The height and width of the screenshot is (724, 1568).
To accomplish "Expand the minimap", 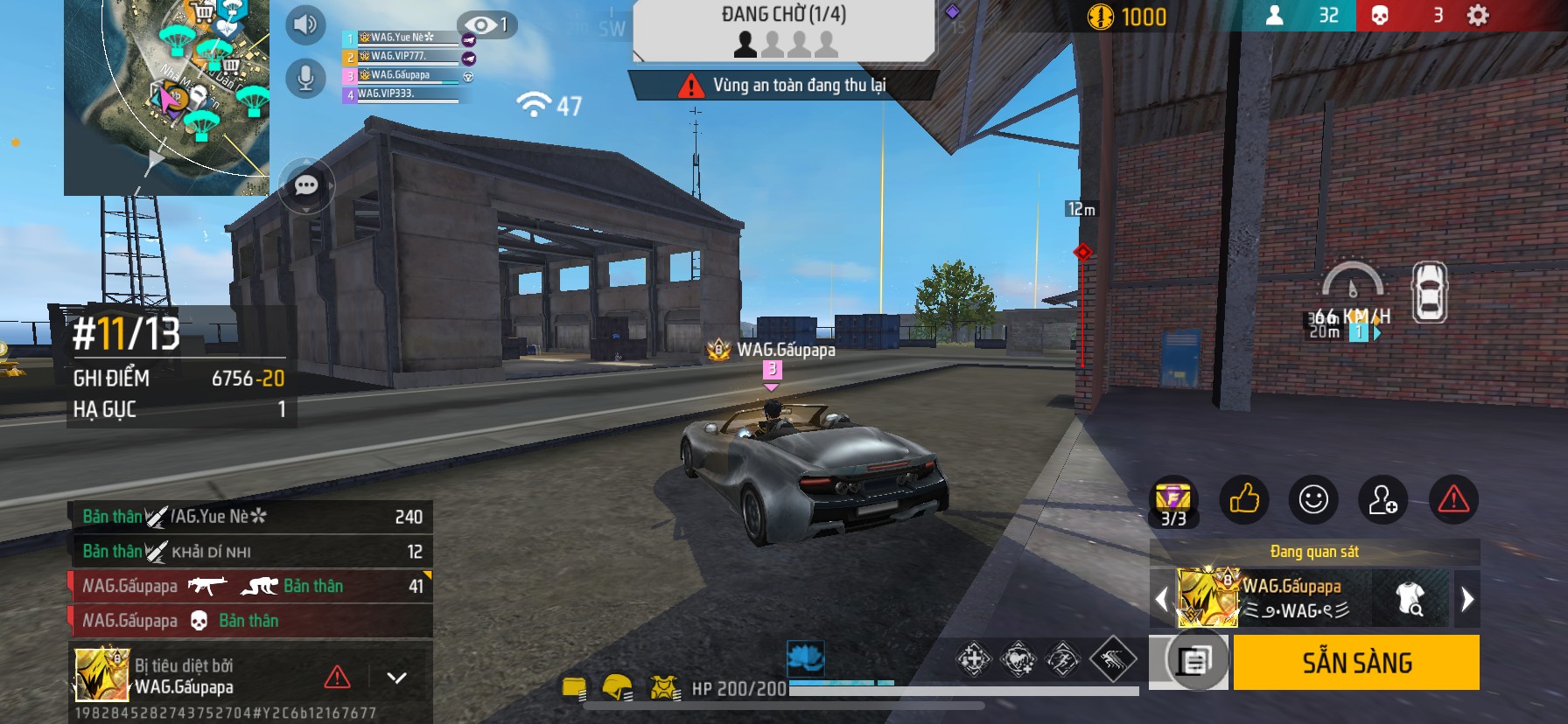I will [166, 96].
